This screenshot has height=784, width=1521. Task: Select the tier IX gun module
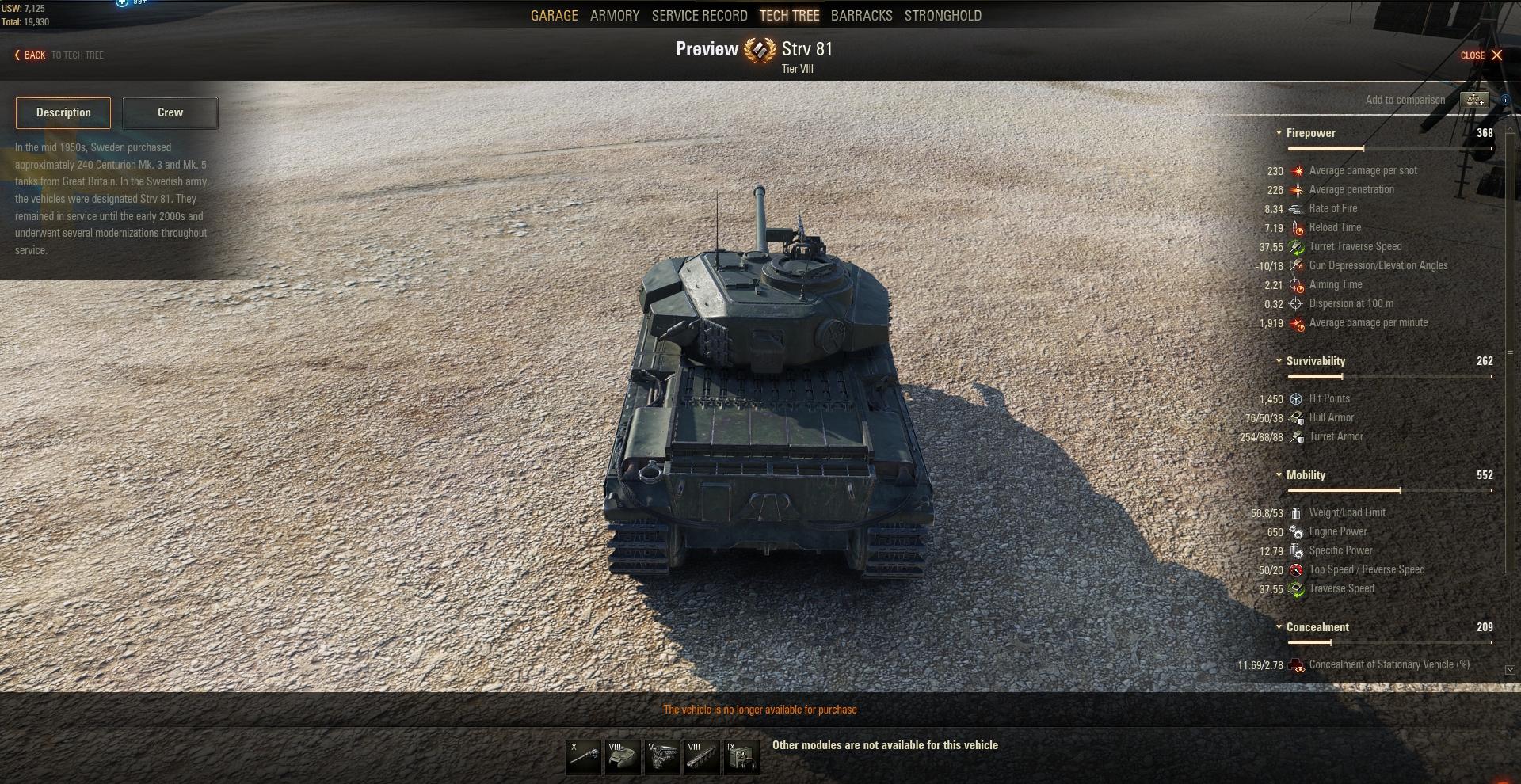pos(583,757)
